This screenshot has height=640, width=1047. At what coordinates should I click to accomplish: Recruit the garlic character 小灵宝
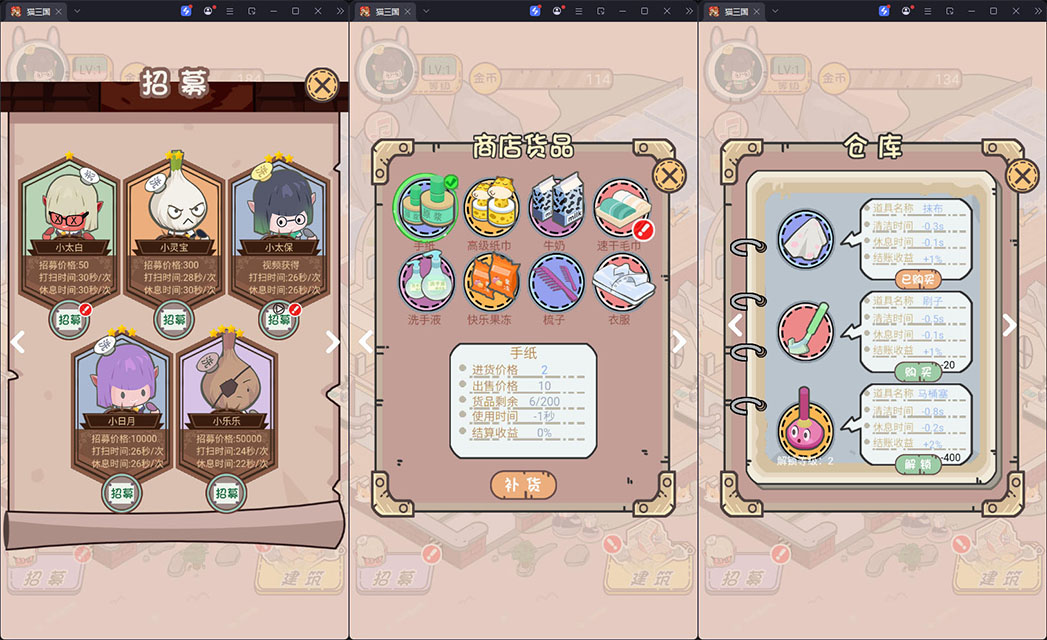coord(174,320)
